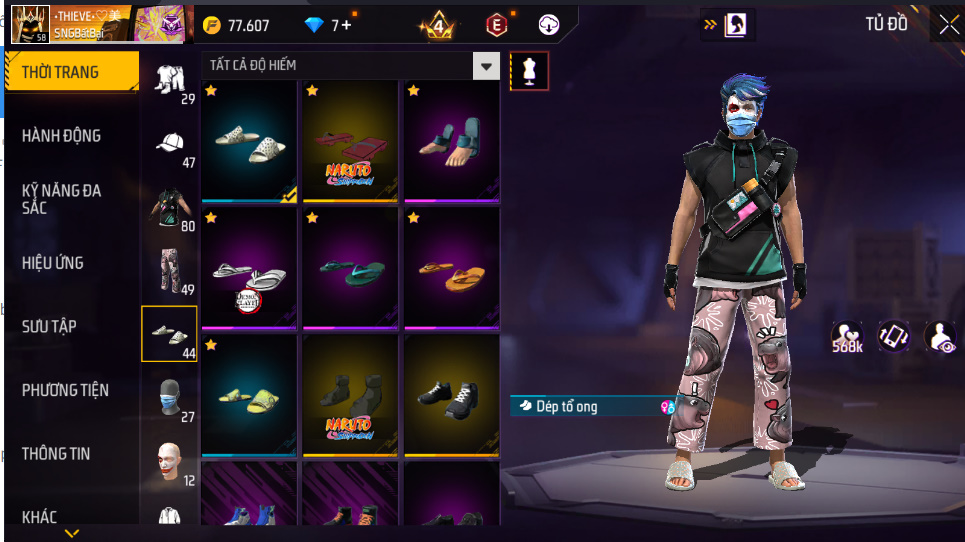
Task: Open the Phương Tiện tab
Action: tap(66, 390)
